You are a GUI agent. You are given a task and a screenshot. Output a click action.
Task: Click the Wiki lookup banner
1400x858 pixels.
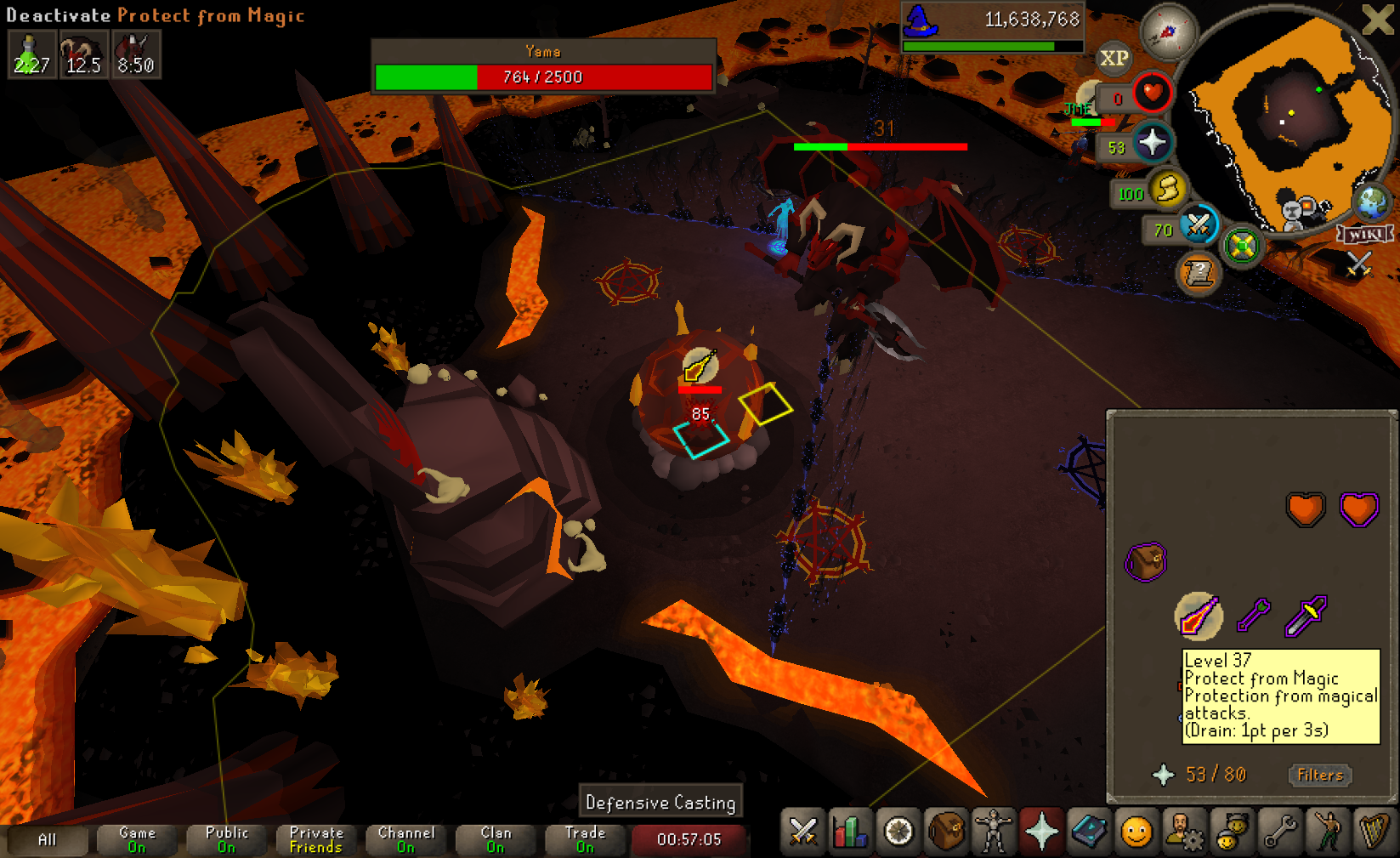[1364, 234]
